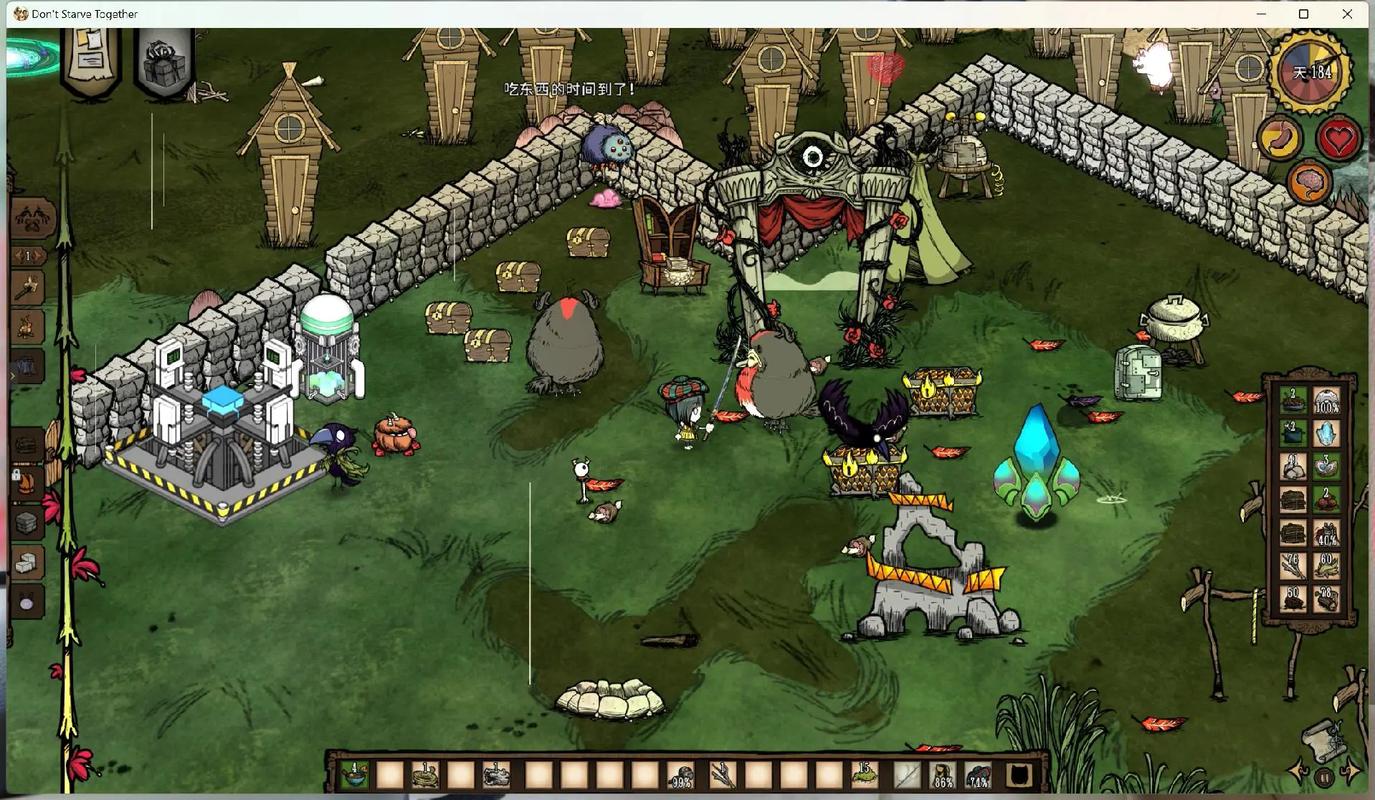Open the spider crafting tab
1375x800 pixels.
click(x=30, y=218)
